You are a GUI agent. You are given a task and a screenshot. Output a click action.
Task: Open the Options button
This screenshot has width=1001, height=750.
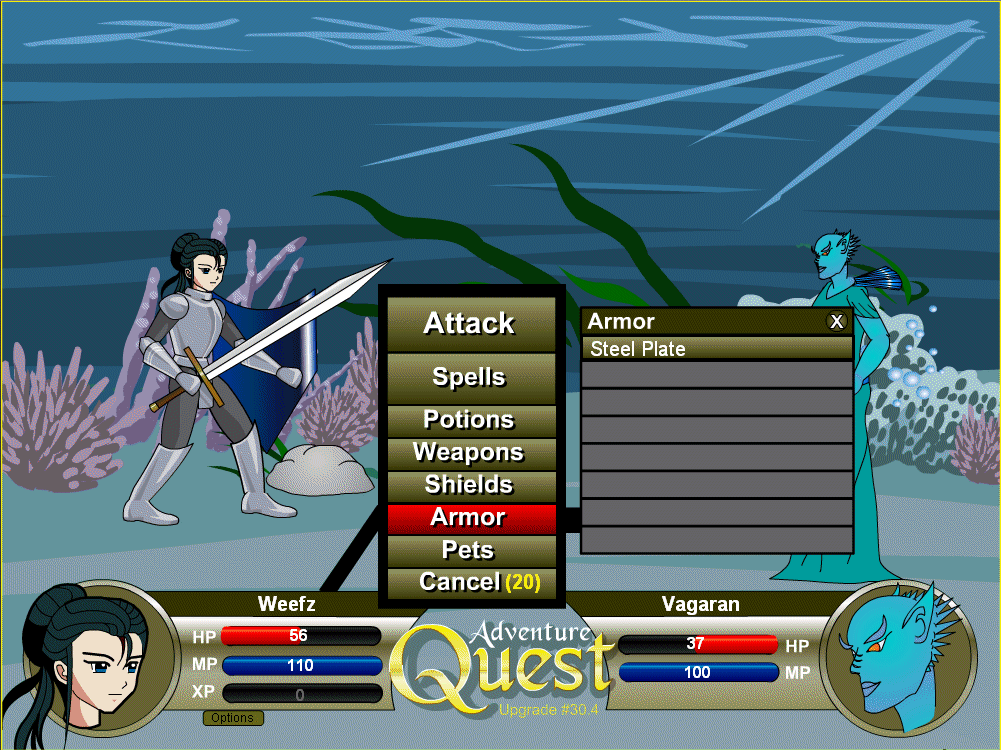click(233, 718)
